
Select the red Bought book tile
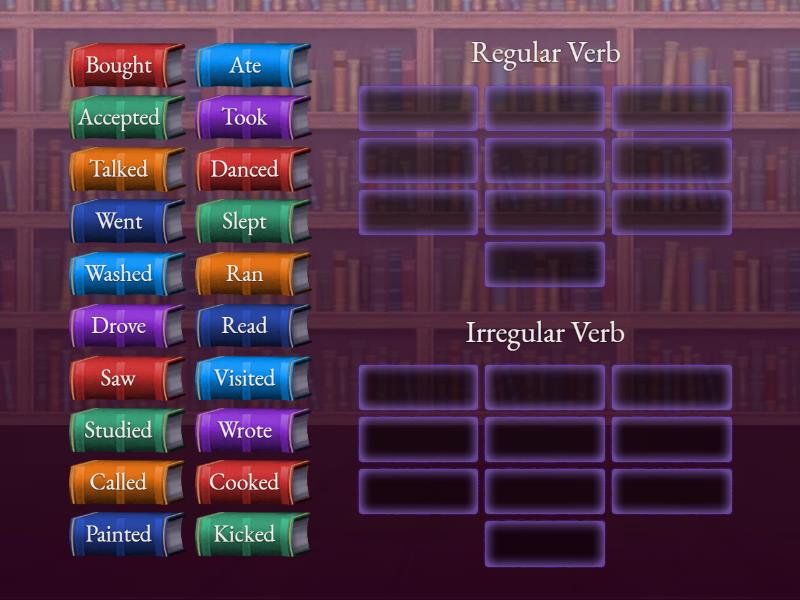click(x=119, y=66)
